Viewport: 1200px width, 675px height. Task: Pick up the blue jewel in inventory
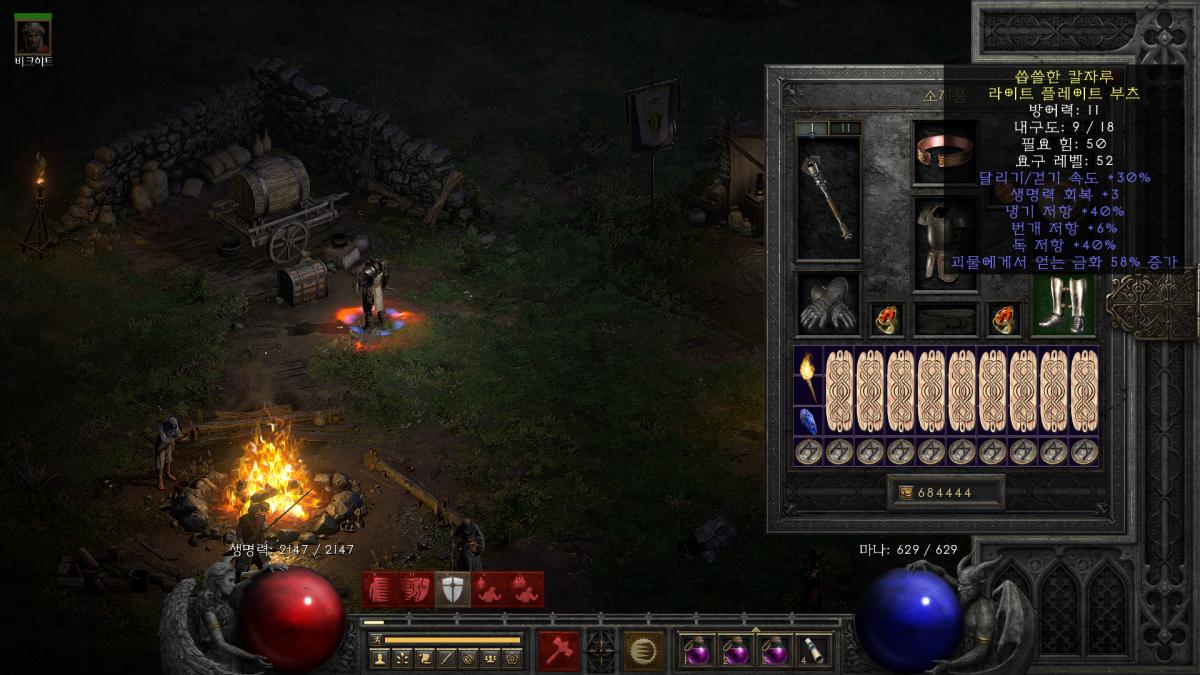pyautogui.click(x=808, y=421)
